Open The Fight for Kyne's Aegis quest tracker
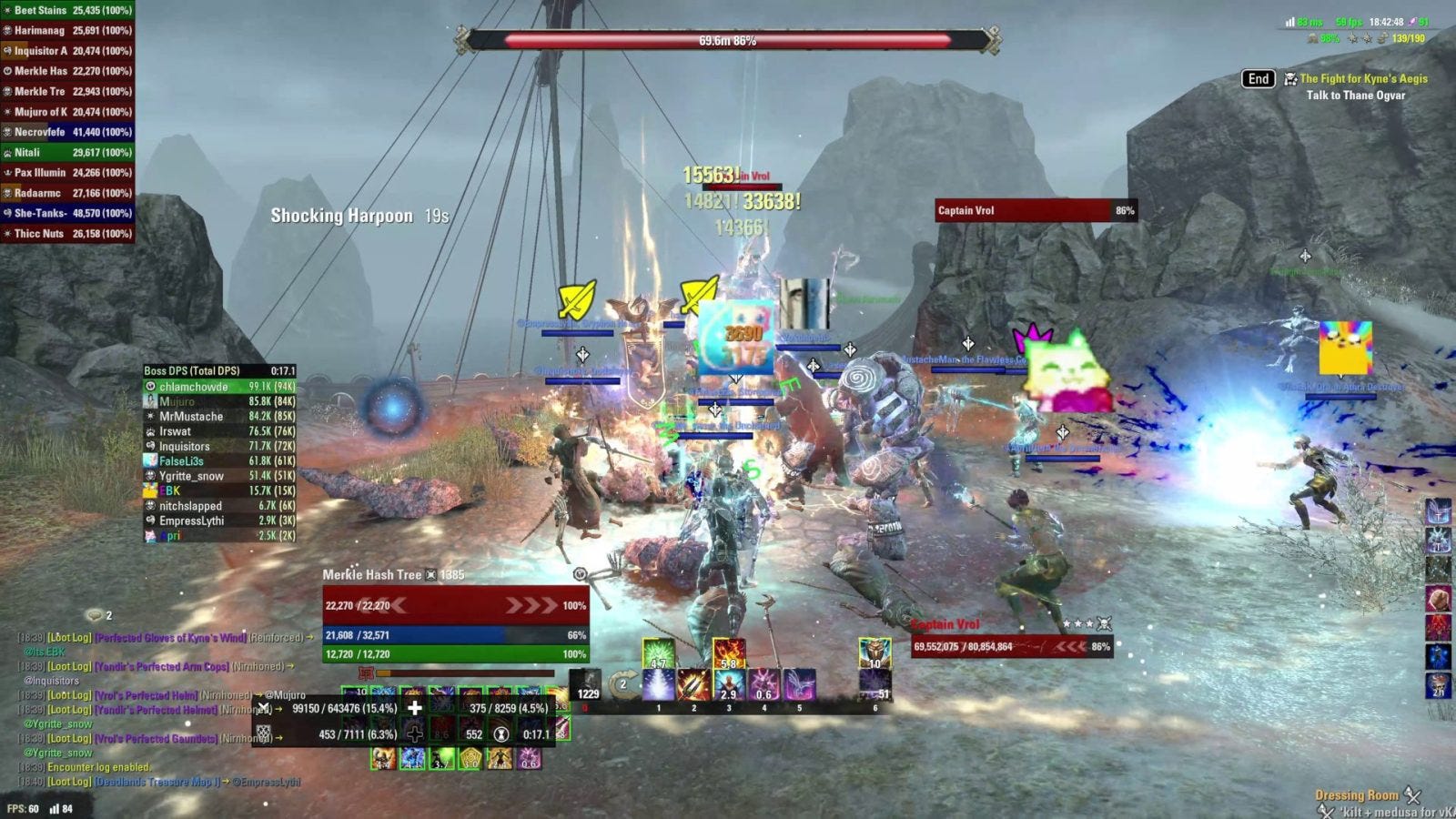Screen dimensions: 1456x819 1362,79
